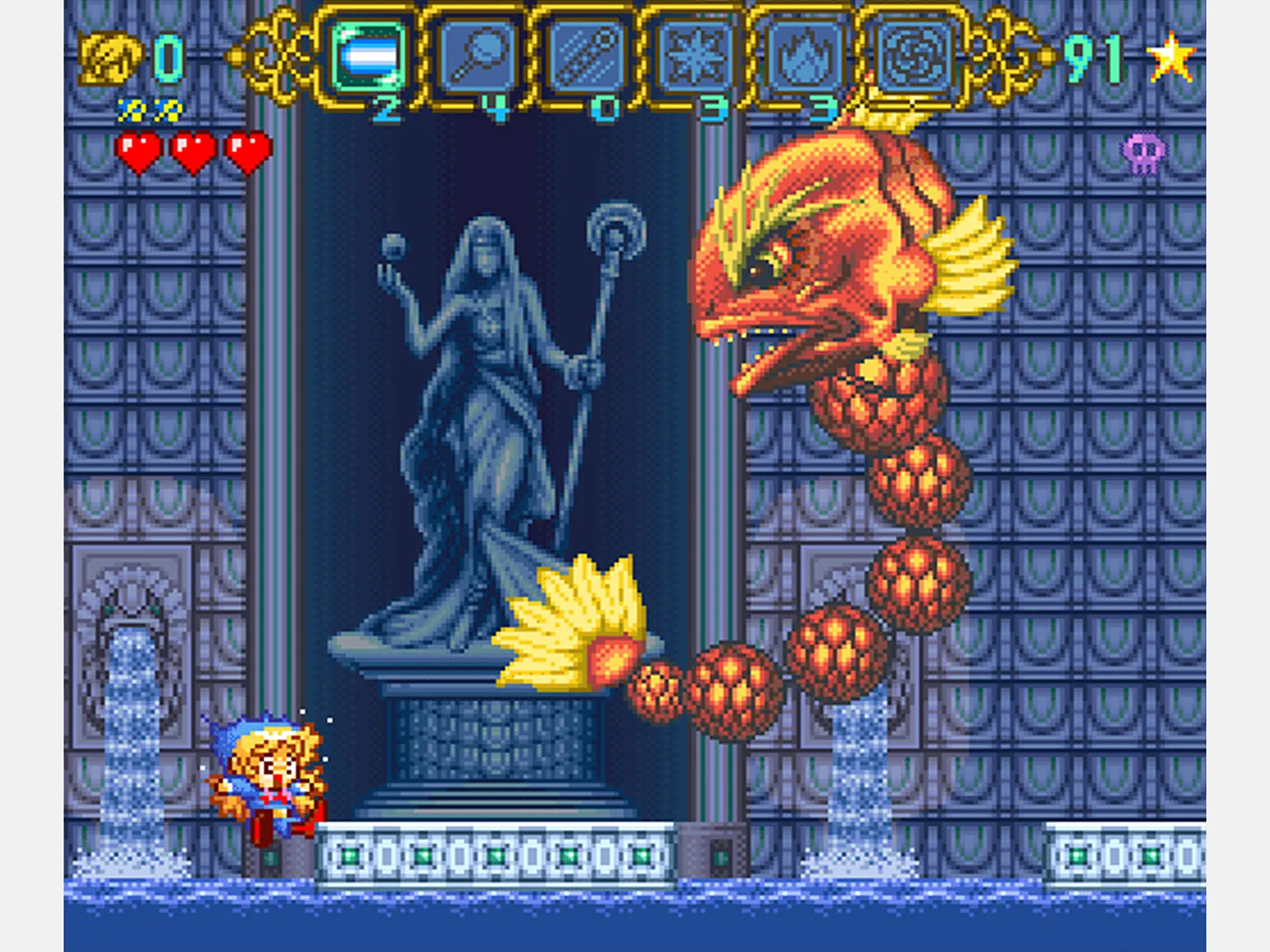Select the blue striped item slot
The height and width of the screenshot is (952, 1270).
369,56
